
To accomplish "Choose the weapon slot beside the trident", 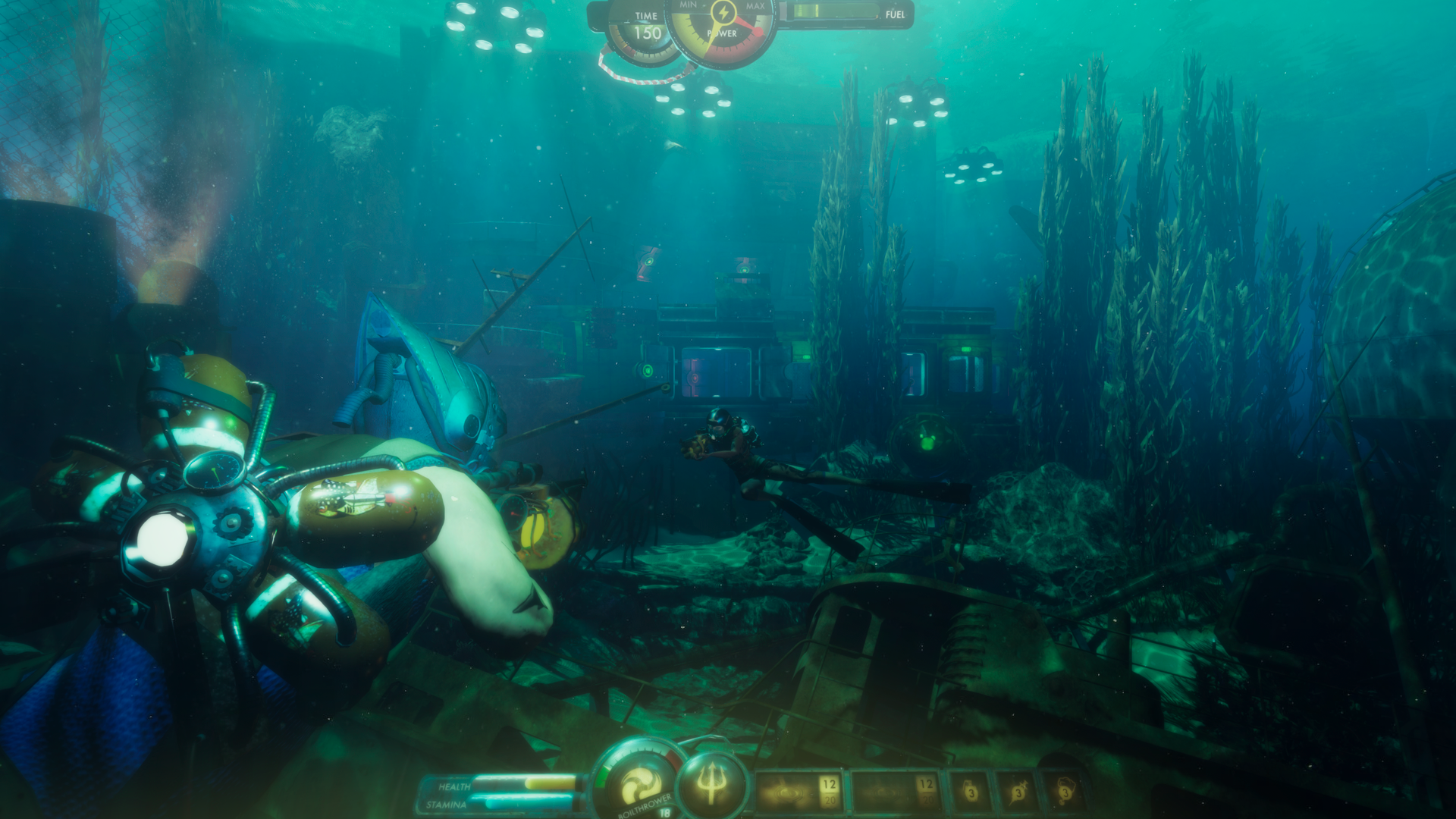I will pyautogui.click(x=799, y=792).
